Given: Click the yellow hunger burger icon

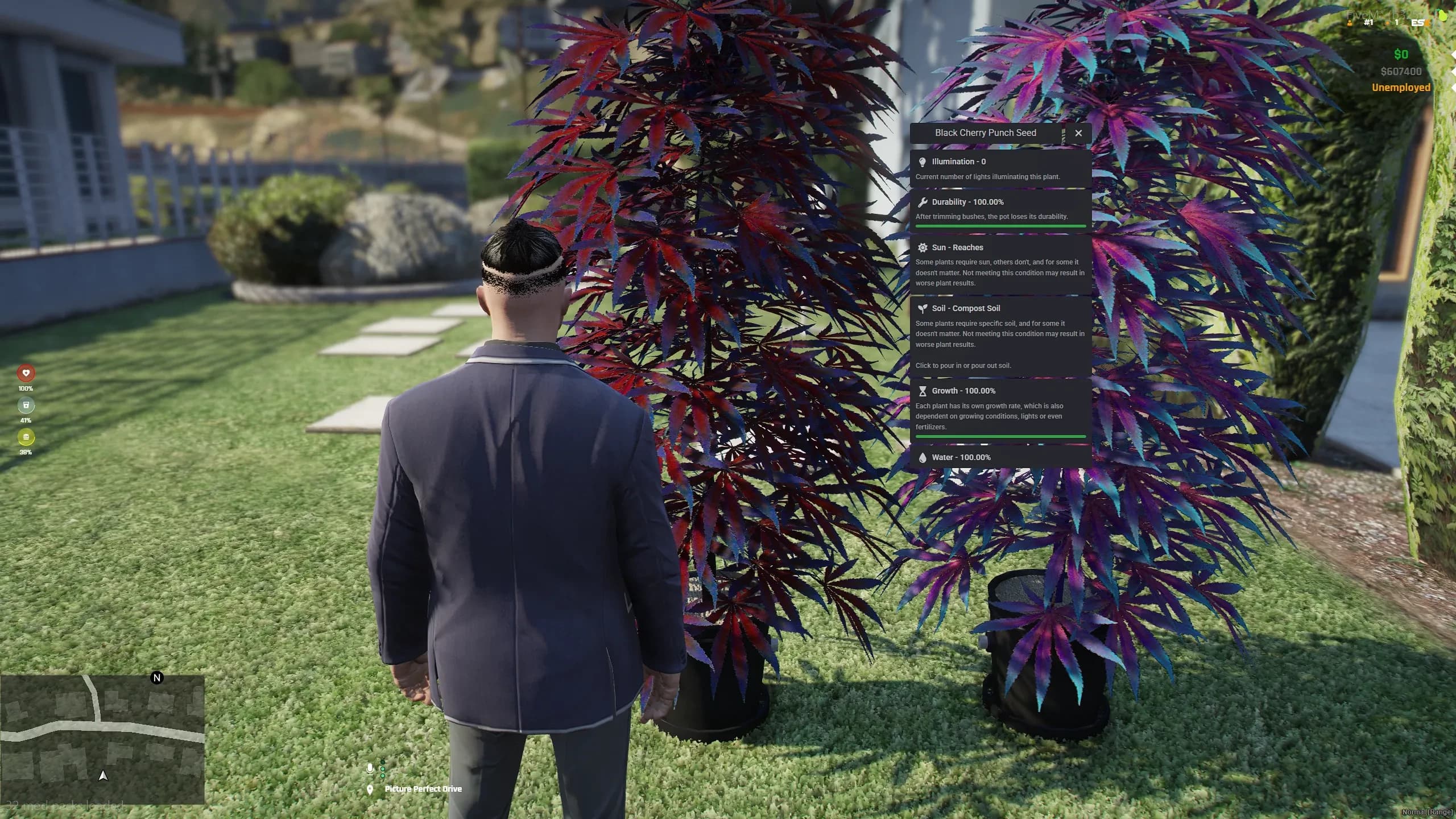Looking at the screenshot, I should [26, 438].
